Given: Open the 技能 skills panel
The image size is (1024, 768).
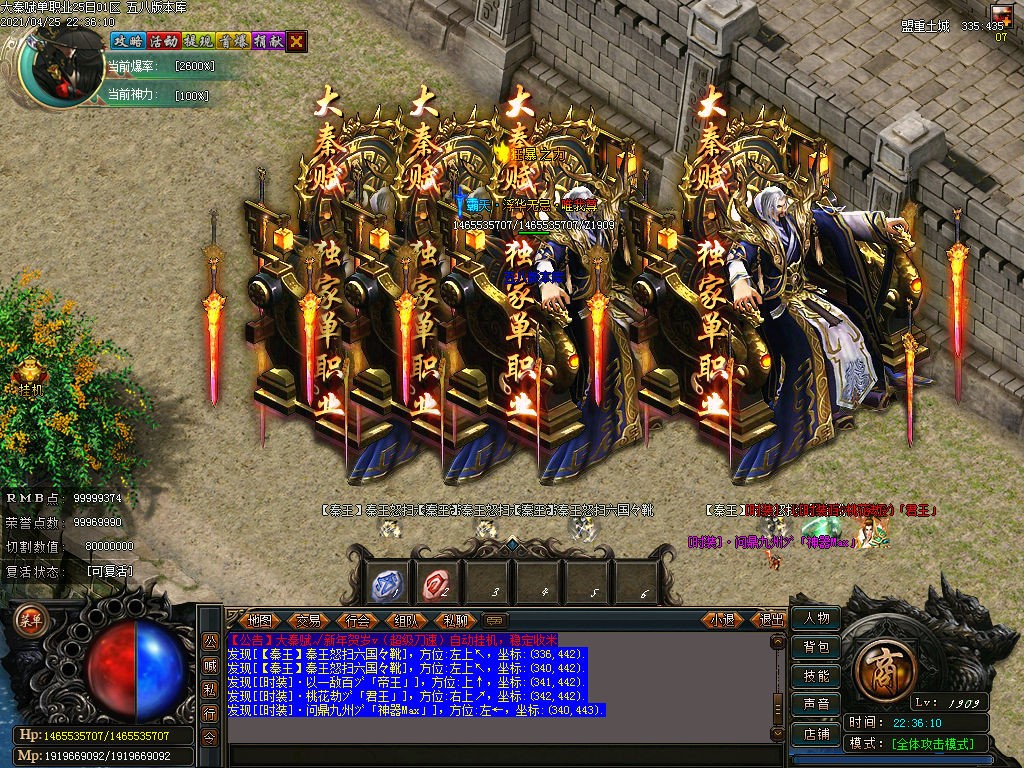Looking at the screenshot, I should coord(816,676).
